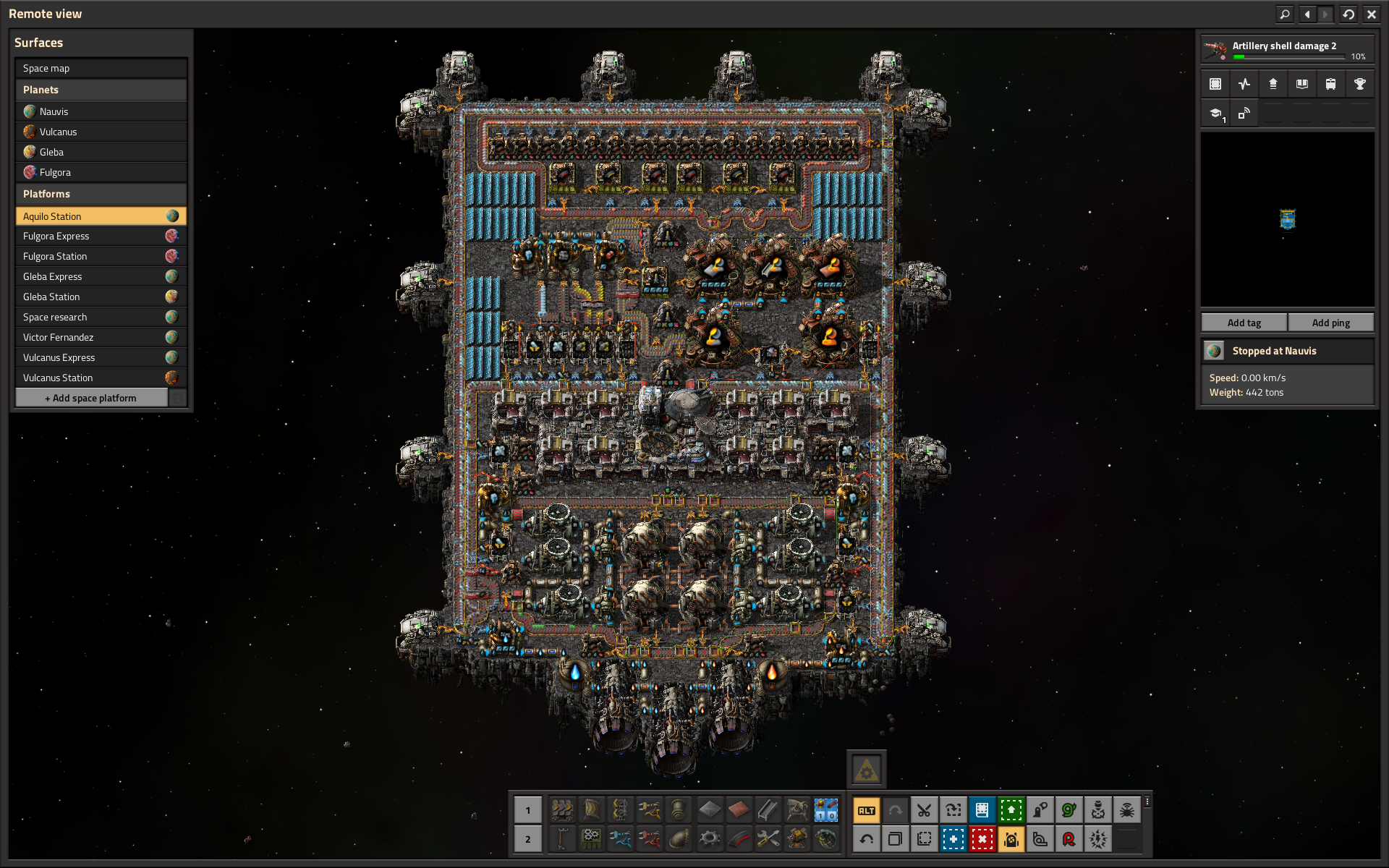Activate the cut scissors tool
1389x868 pixels.
(924, 810)
